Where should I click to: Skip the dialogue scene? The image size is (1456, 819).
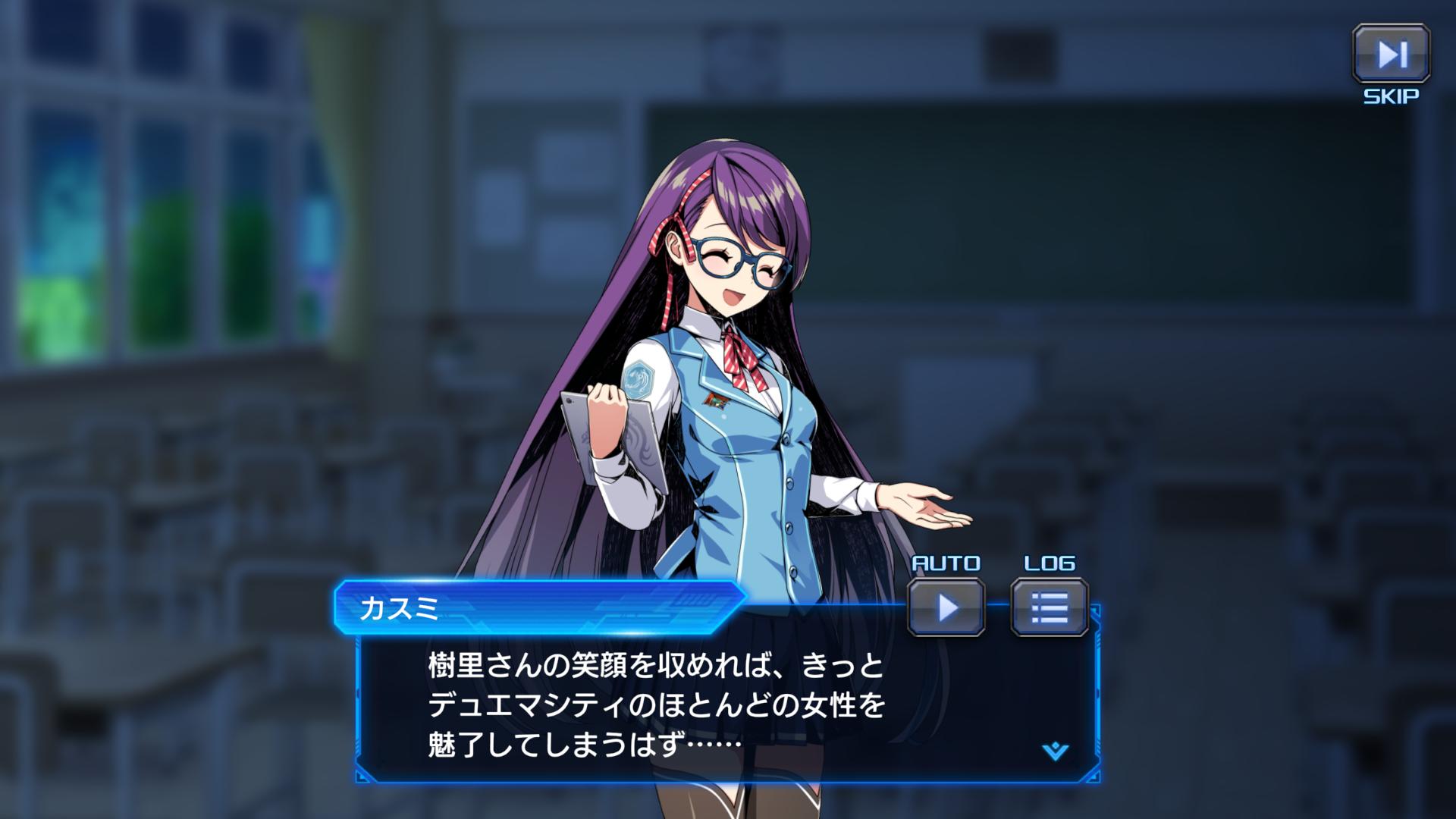click(x=1391, y=54)
